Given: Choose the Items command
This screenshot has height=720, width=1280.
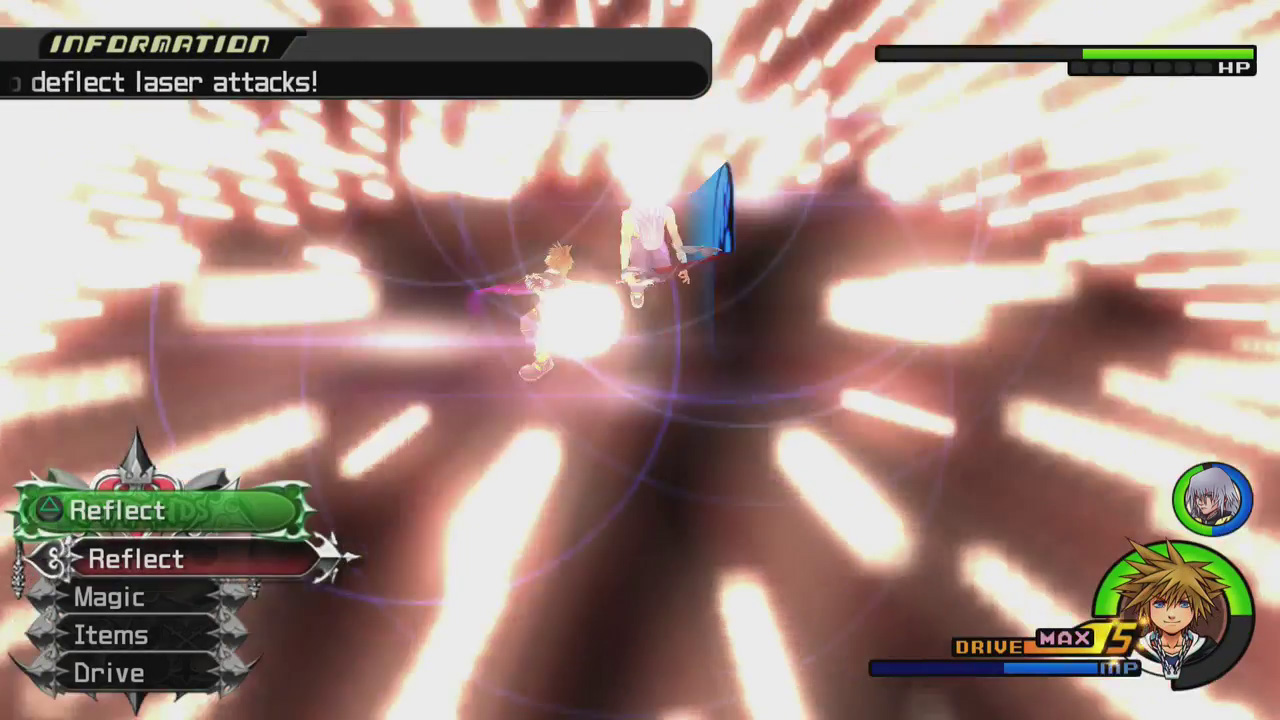Looking at the screenshot, I should [111, 636].
